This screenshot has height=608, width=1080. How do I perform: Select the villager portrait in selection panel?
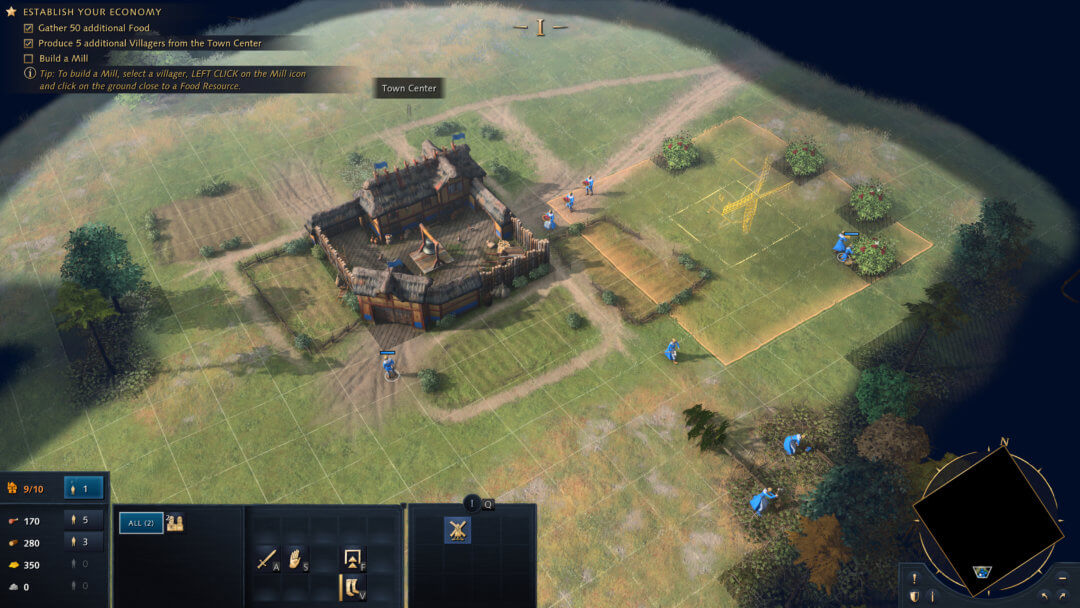(175, 522)
